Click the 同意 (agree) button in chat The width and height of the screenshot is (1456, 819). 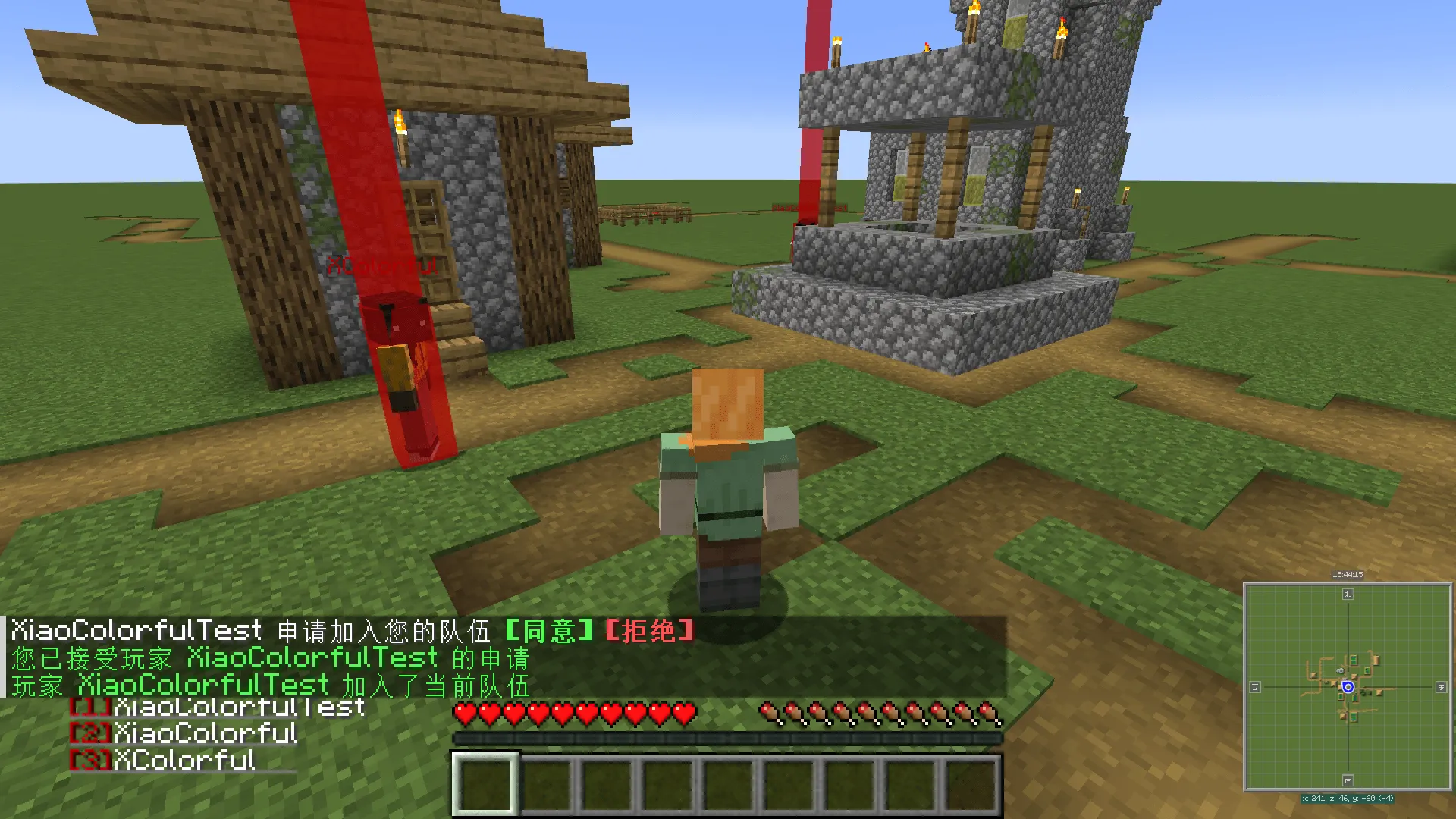point(550,630)
